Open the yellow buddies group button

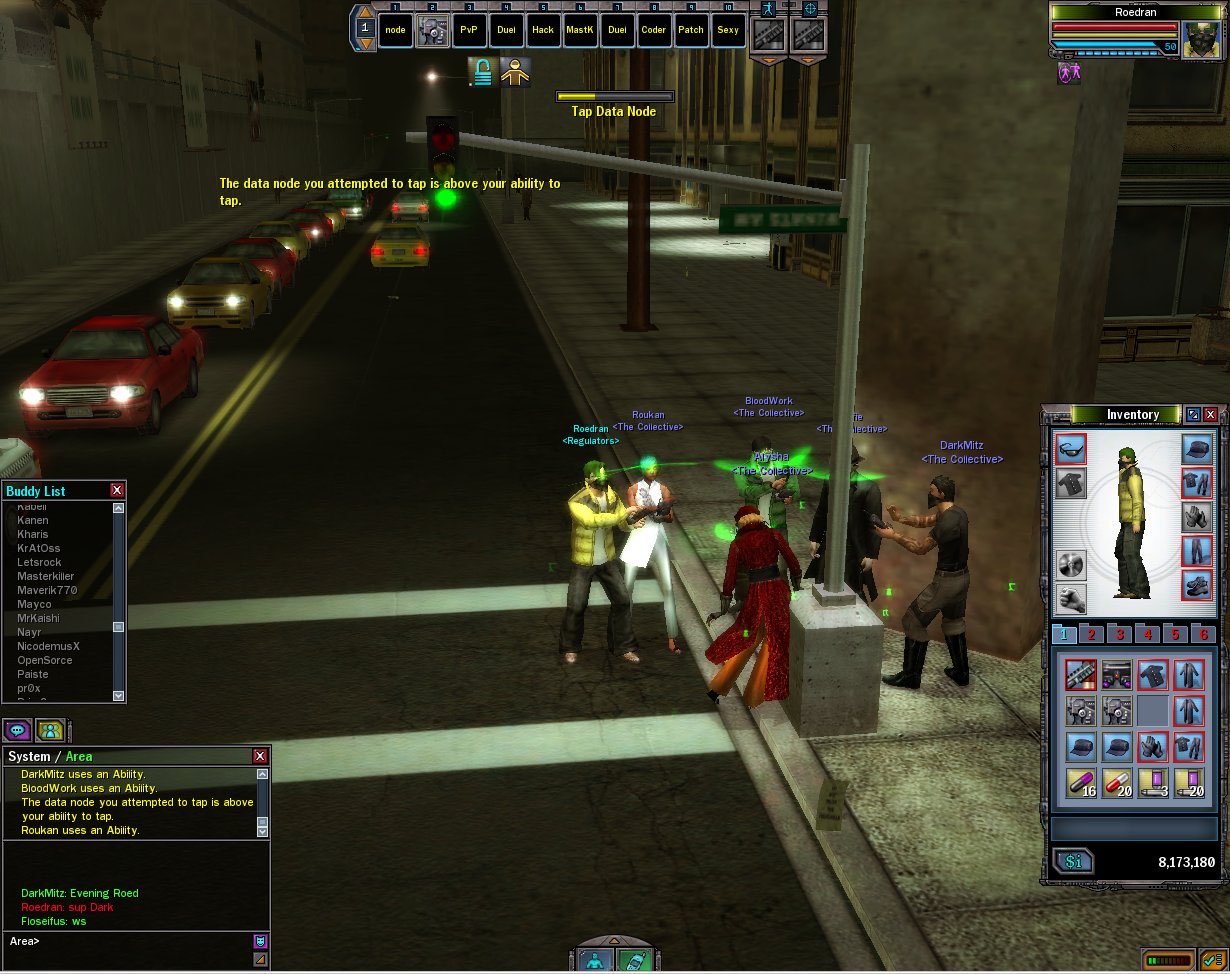coord(50,730)
